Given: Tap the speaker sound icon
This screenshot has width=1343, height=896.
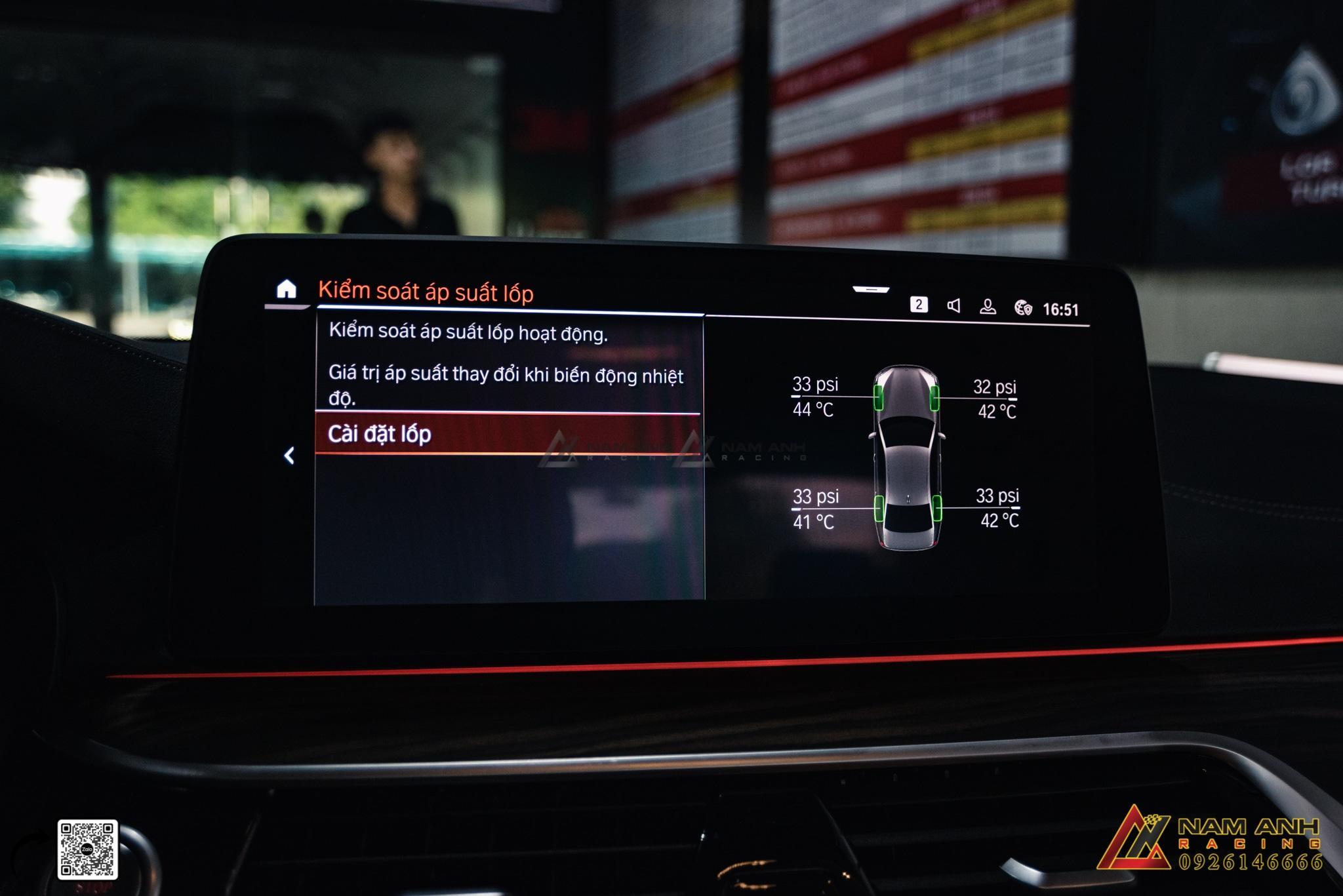Looking at the screenshot, I should pyautogui.click(x=953, y=305).
